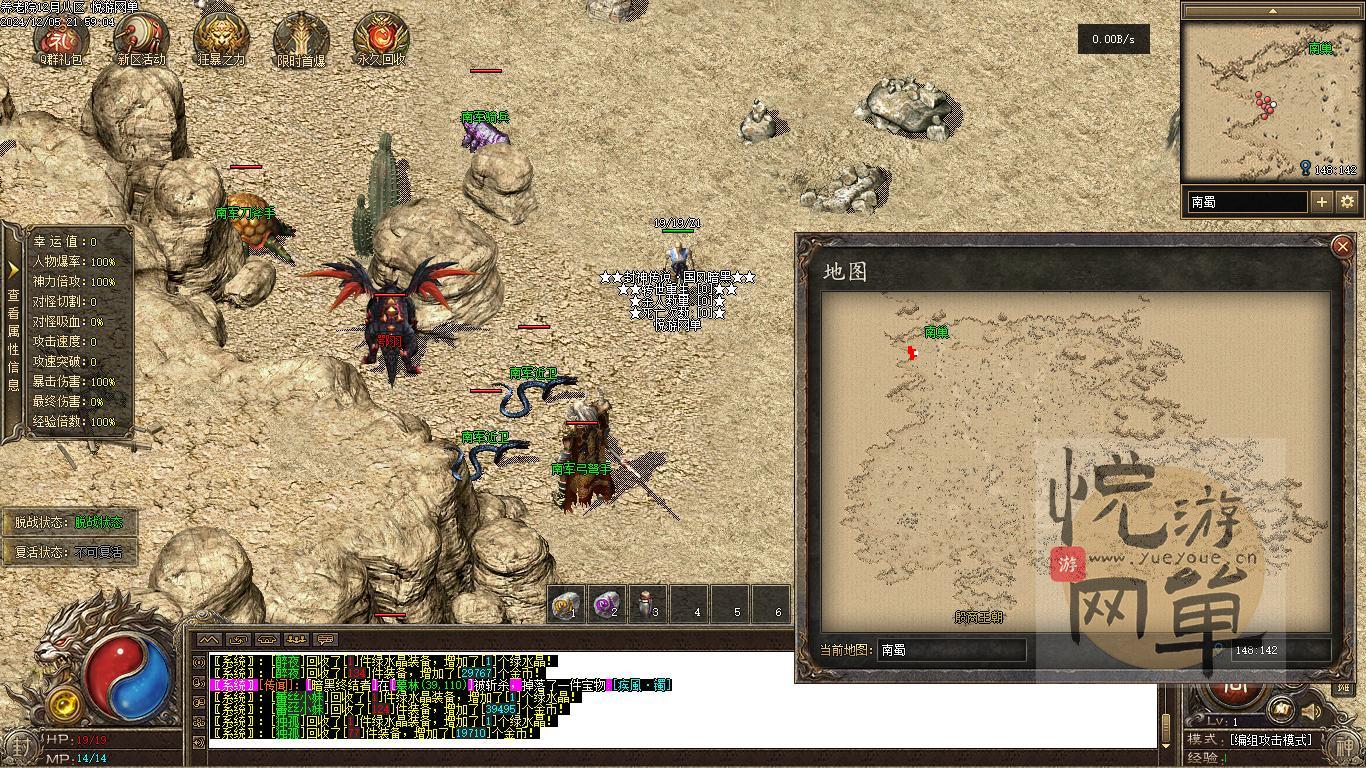Screen dimensions: 1366x768
Task: Activate the 狂暴之力 golden lion icon
Action: tap(221, 38)
